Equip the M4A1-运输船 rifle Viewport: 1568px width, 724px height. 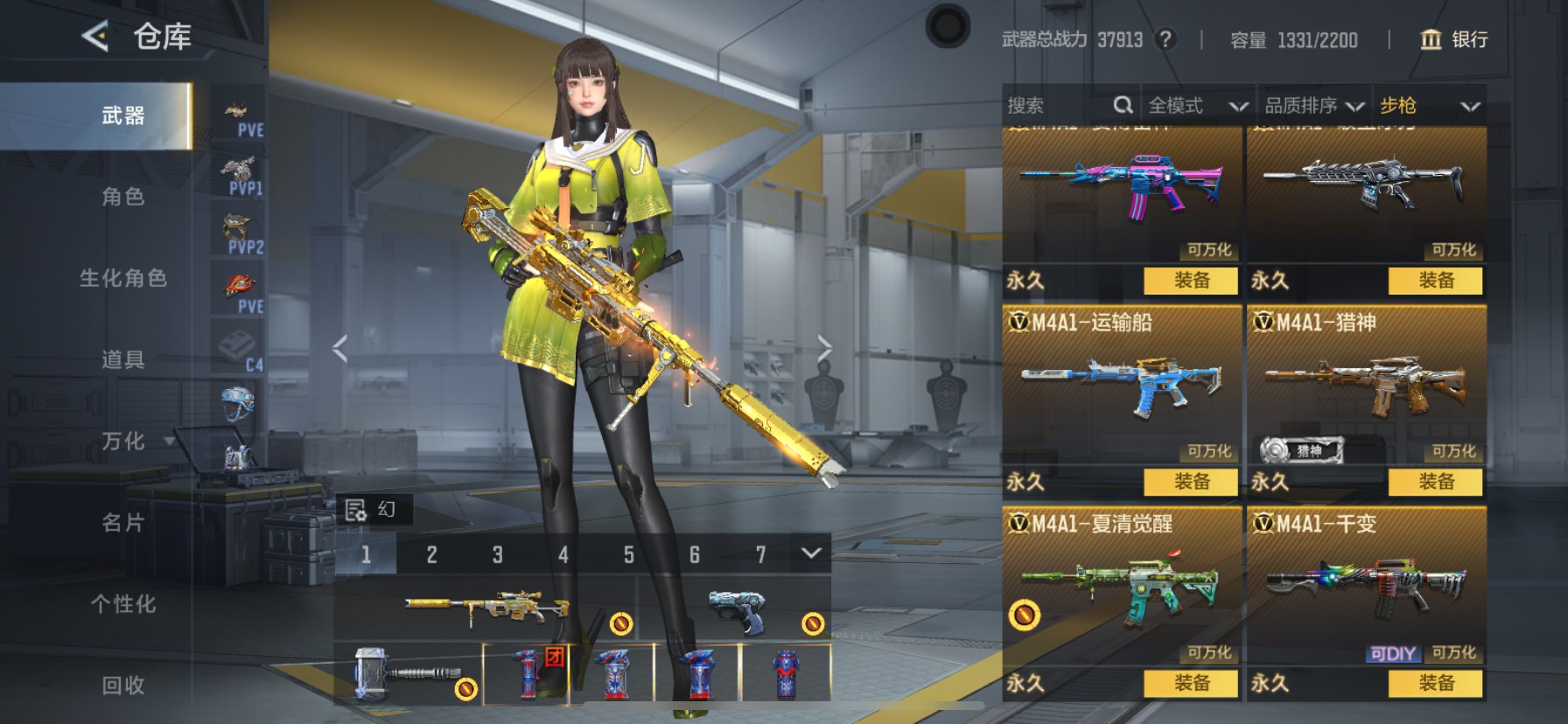(x=1191, y=482)
